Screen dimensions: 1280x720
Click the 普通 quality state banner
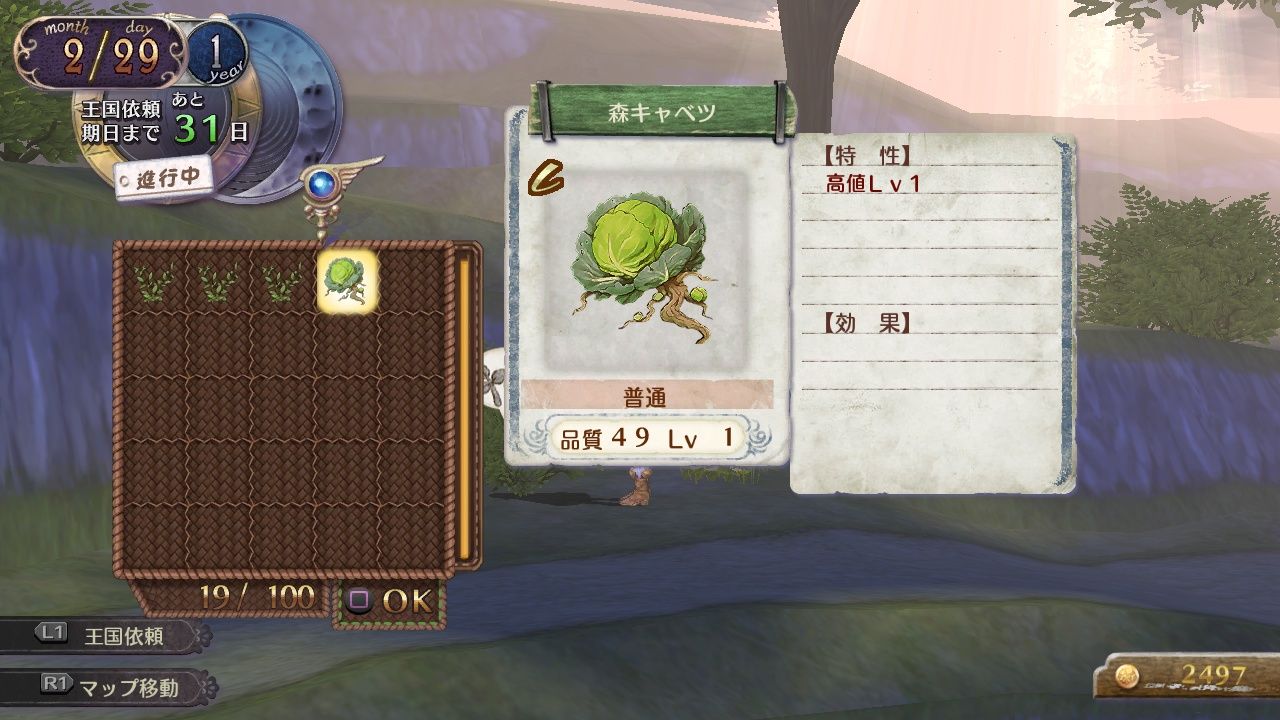(x=643, y=395)
